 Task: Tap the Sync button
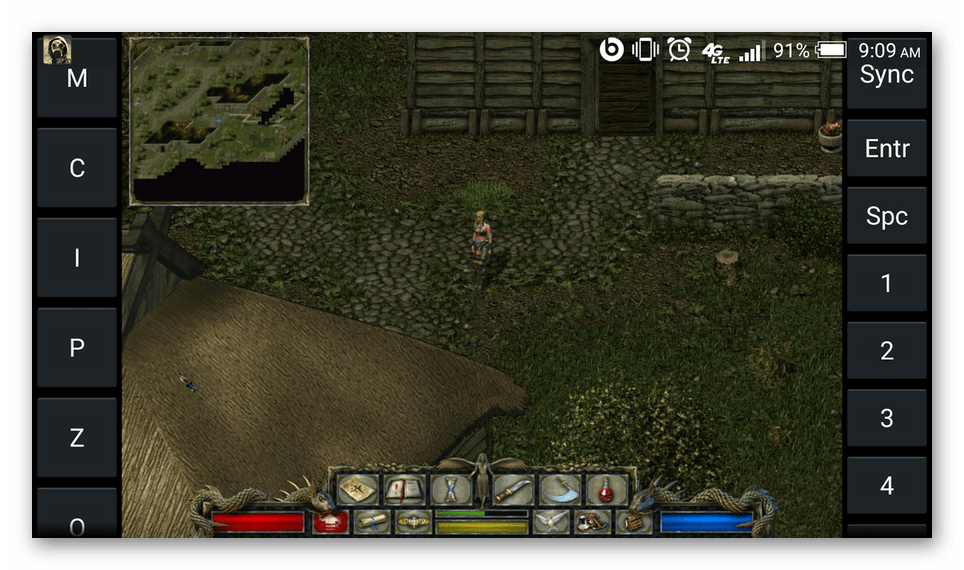(x=886, y=75)
